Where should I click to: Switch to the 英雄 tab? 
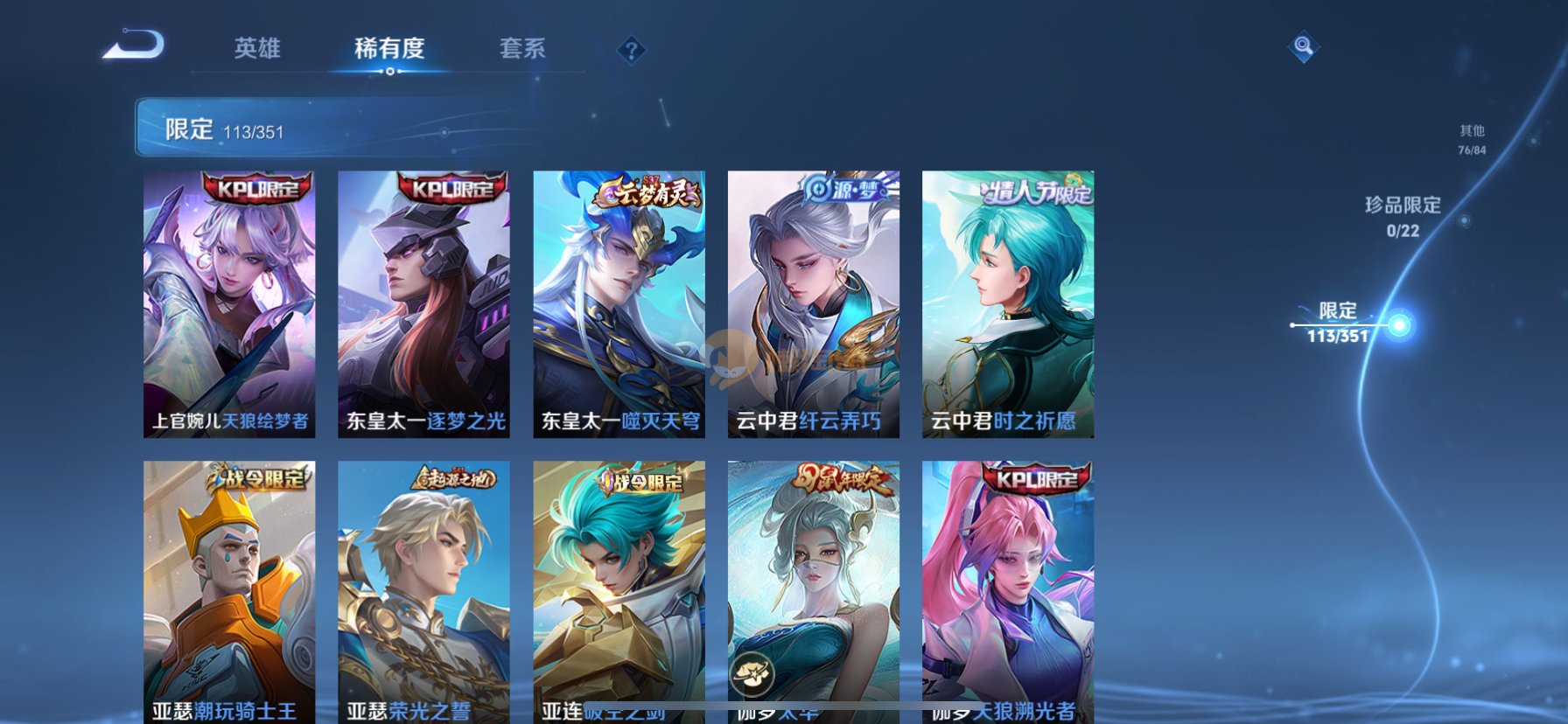pyautogui.click(x=257, y=48)
